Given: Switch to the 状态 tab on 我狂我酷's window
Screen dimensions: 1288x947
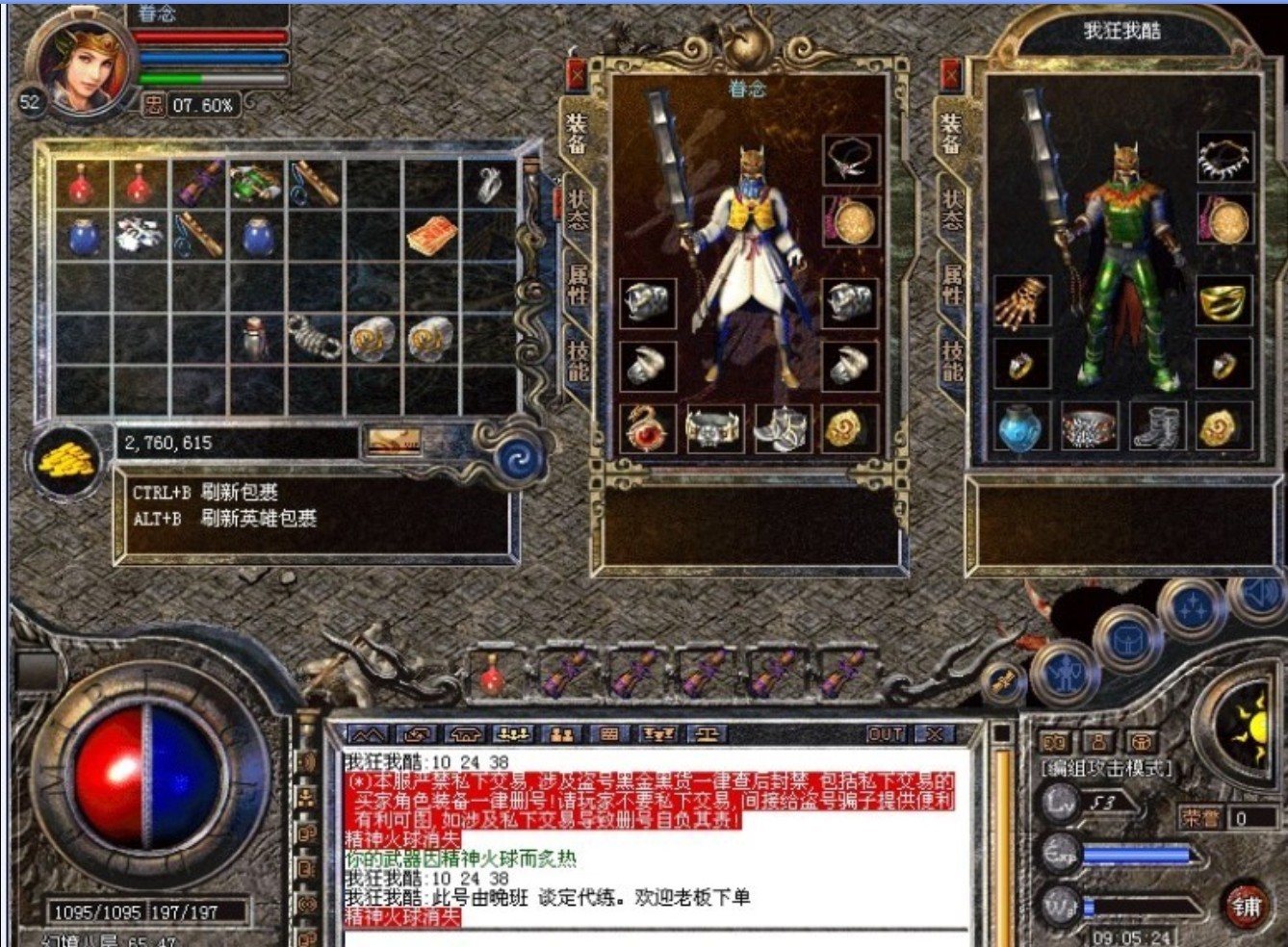Looking at the screenshot, I should click(x=951, y=212).
